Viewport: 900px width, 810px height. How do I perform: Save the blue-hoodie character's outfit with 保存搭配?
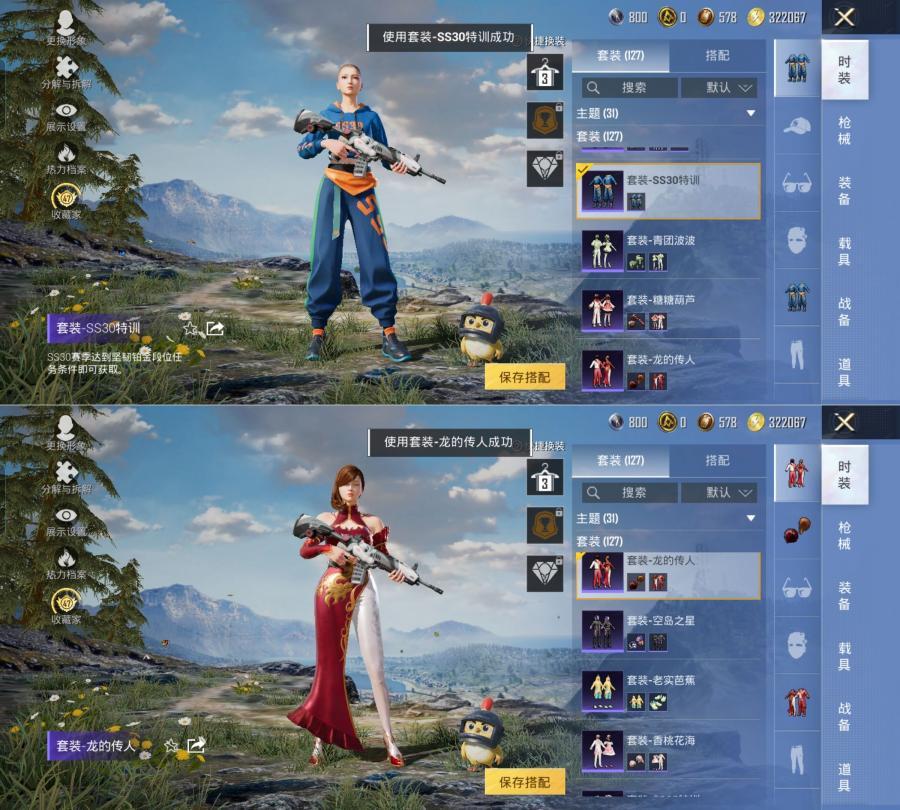click(524, 377)
